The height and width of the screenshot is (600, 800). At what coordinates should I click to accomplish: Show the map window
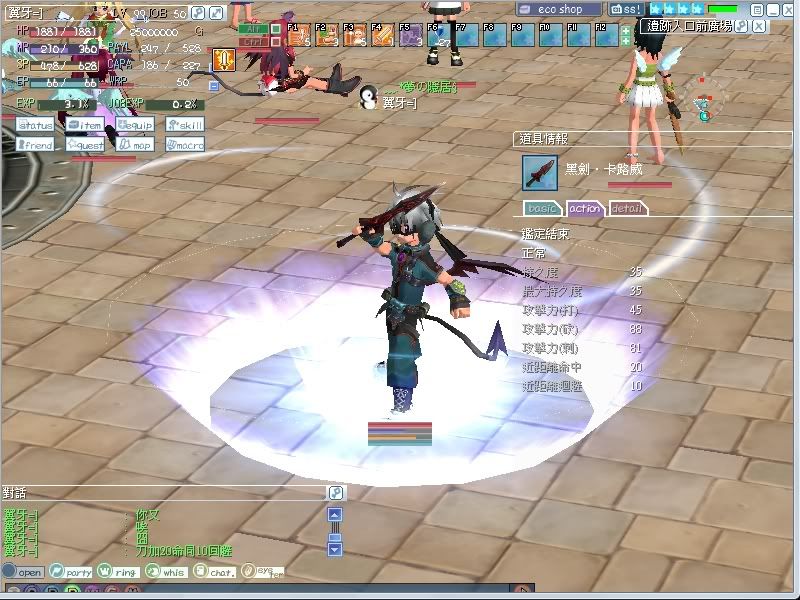[135, 145]
